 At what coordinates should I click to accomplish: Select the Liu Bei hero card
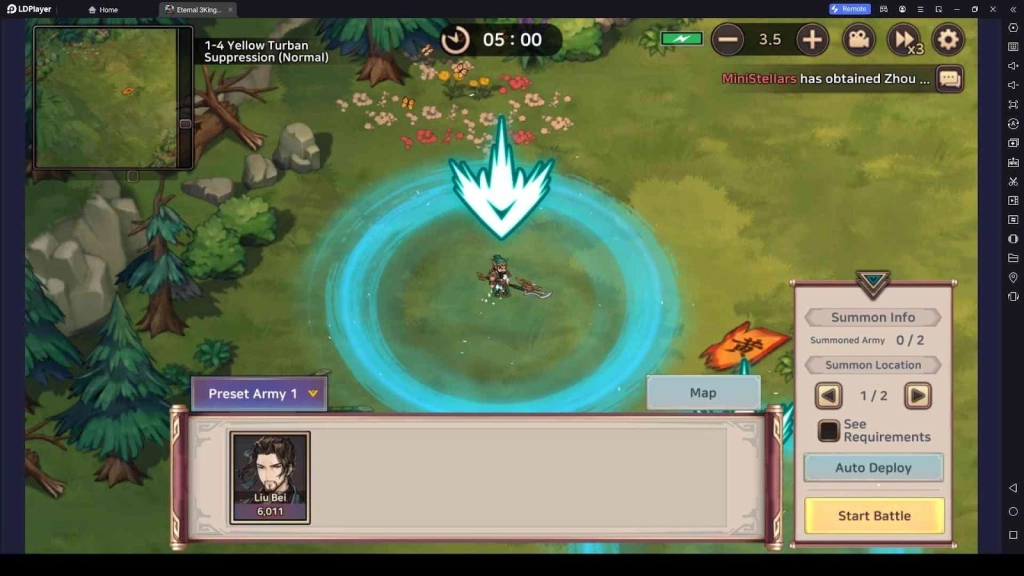[x=270, y=477]
